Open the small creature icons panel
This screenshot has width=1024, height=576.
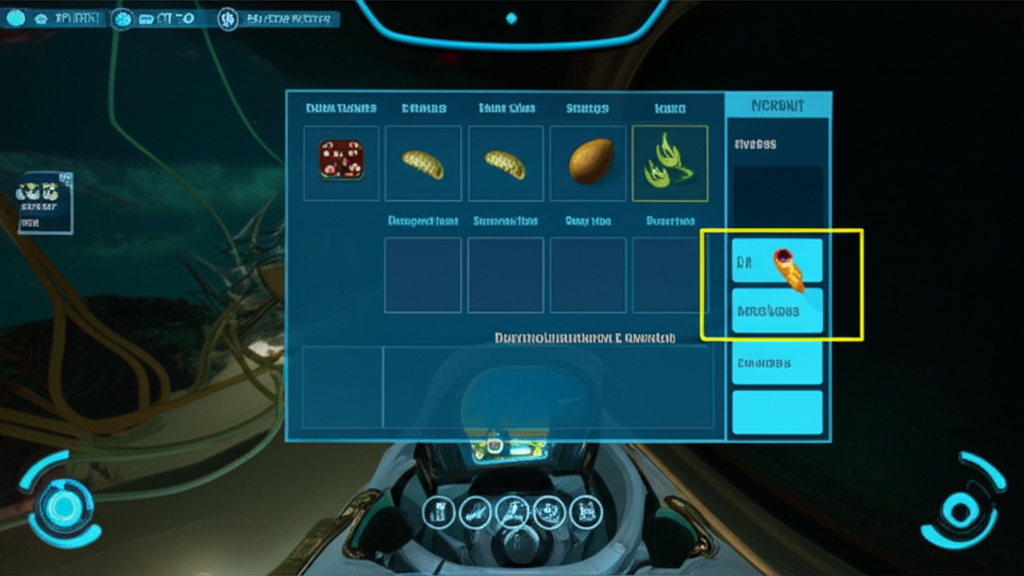[x=45, y=202]
